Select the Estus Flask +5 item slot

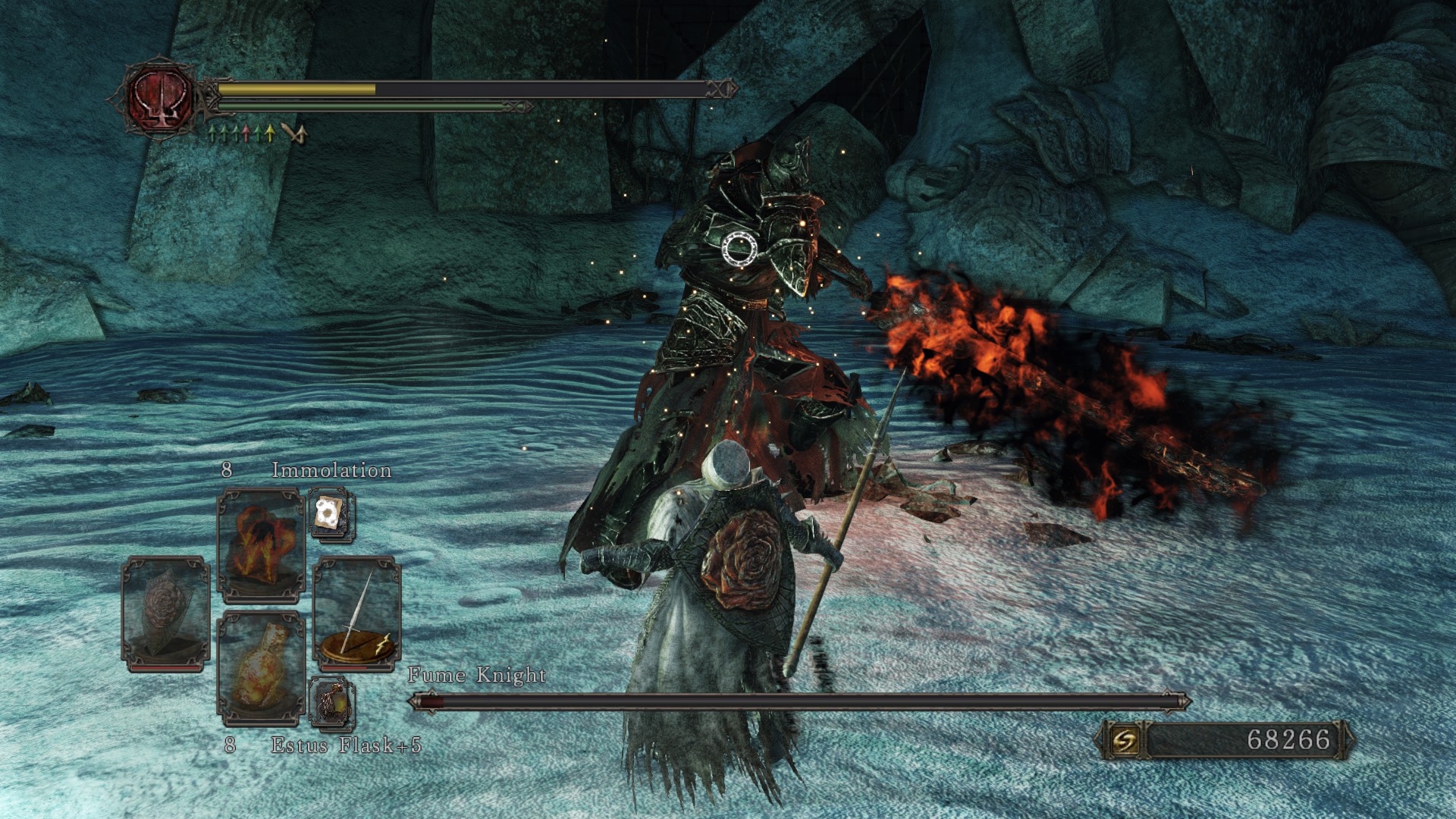[261, 666]
